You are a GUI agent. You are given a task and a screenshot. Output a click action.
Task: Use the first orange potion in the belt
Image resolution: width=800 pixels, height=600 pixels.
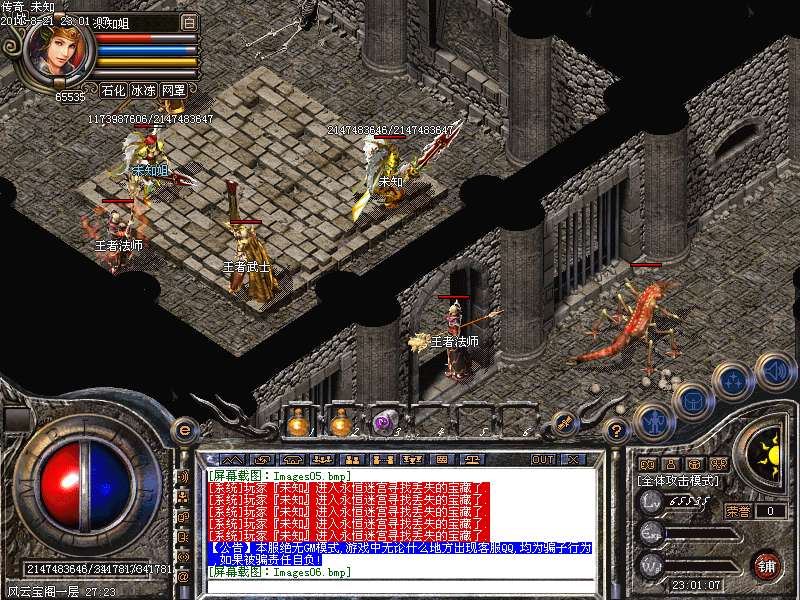click(297, 423)
